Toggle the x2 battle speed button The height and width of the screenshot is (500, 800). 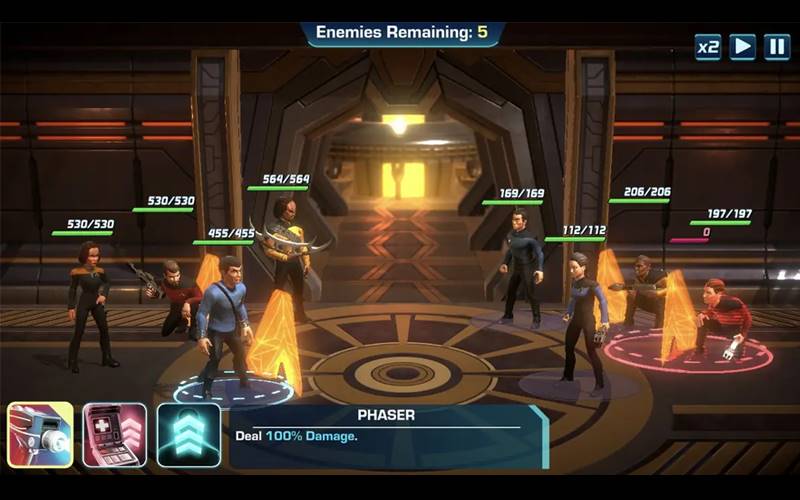click(x=708, y=47)
